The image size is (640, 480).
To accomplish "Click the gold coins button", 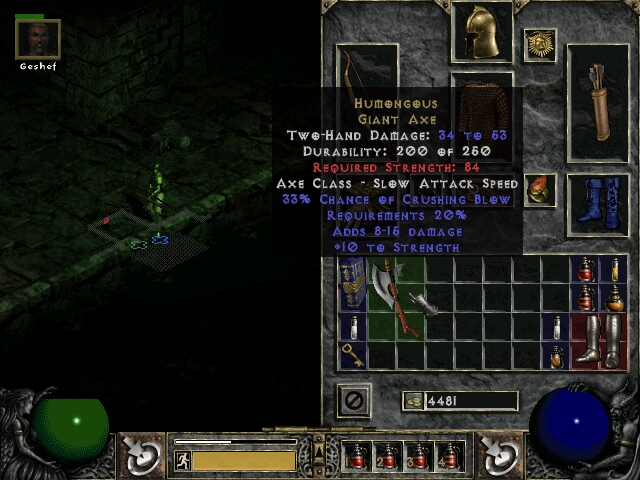I will [x=413, y=401].
